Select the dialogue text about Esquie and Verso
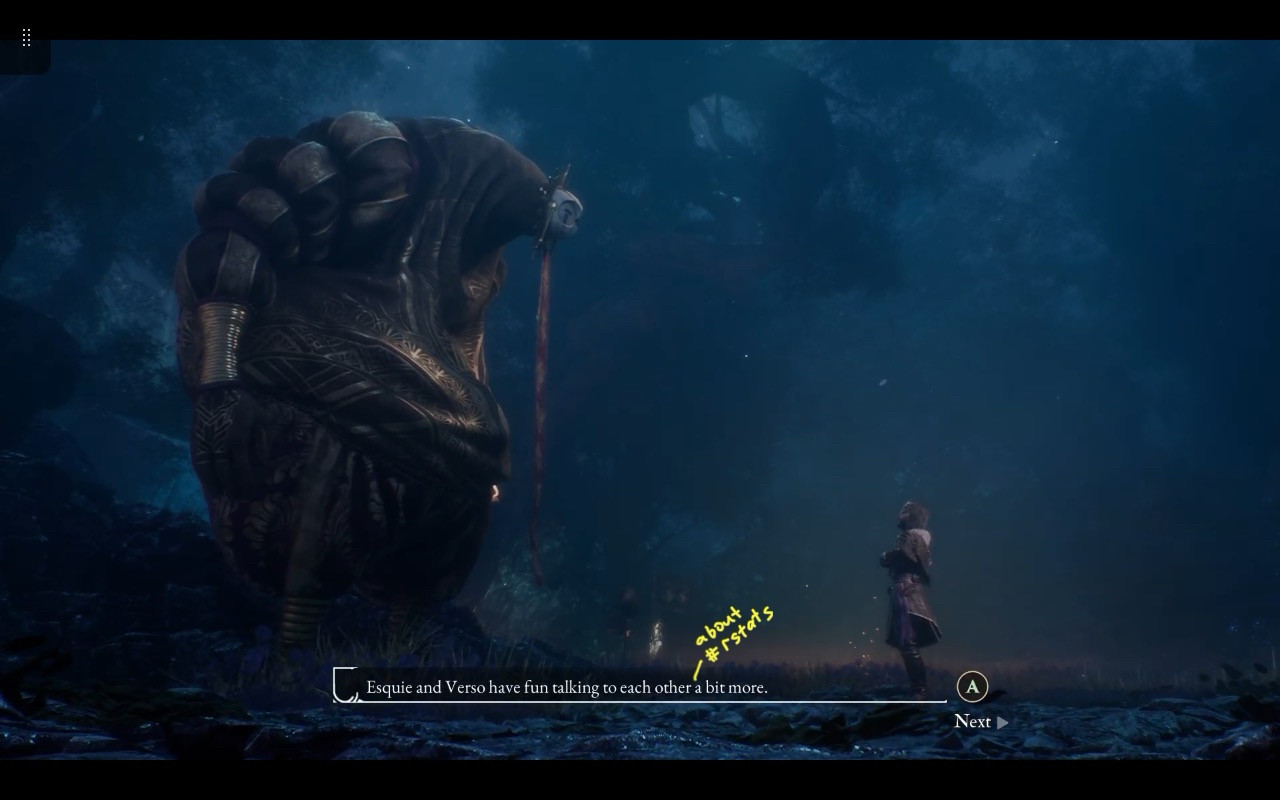 pyautogui.click(x=567, y=687)
